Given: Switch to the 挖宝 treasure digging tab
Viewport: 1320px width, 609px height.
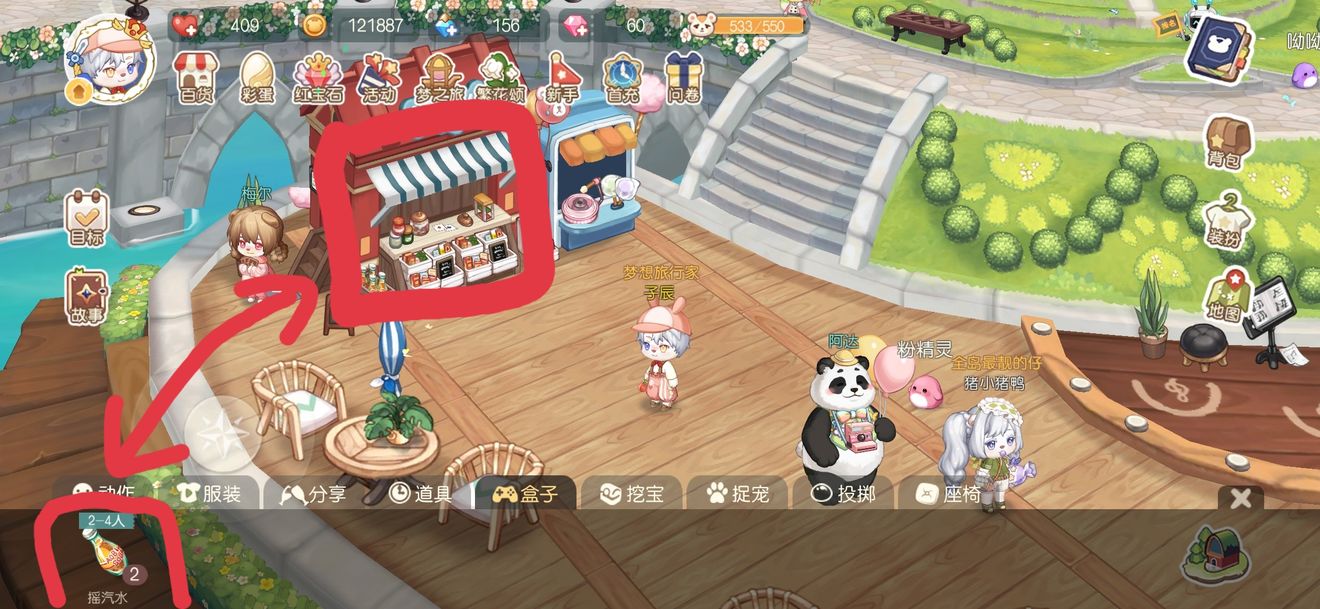Looking at the screenshot, I should click(626, 494).
